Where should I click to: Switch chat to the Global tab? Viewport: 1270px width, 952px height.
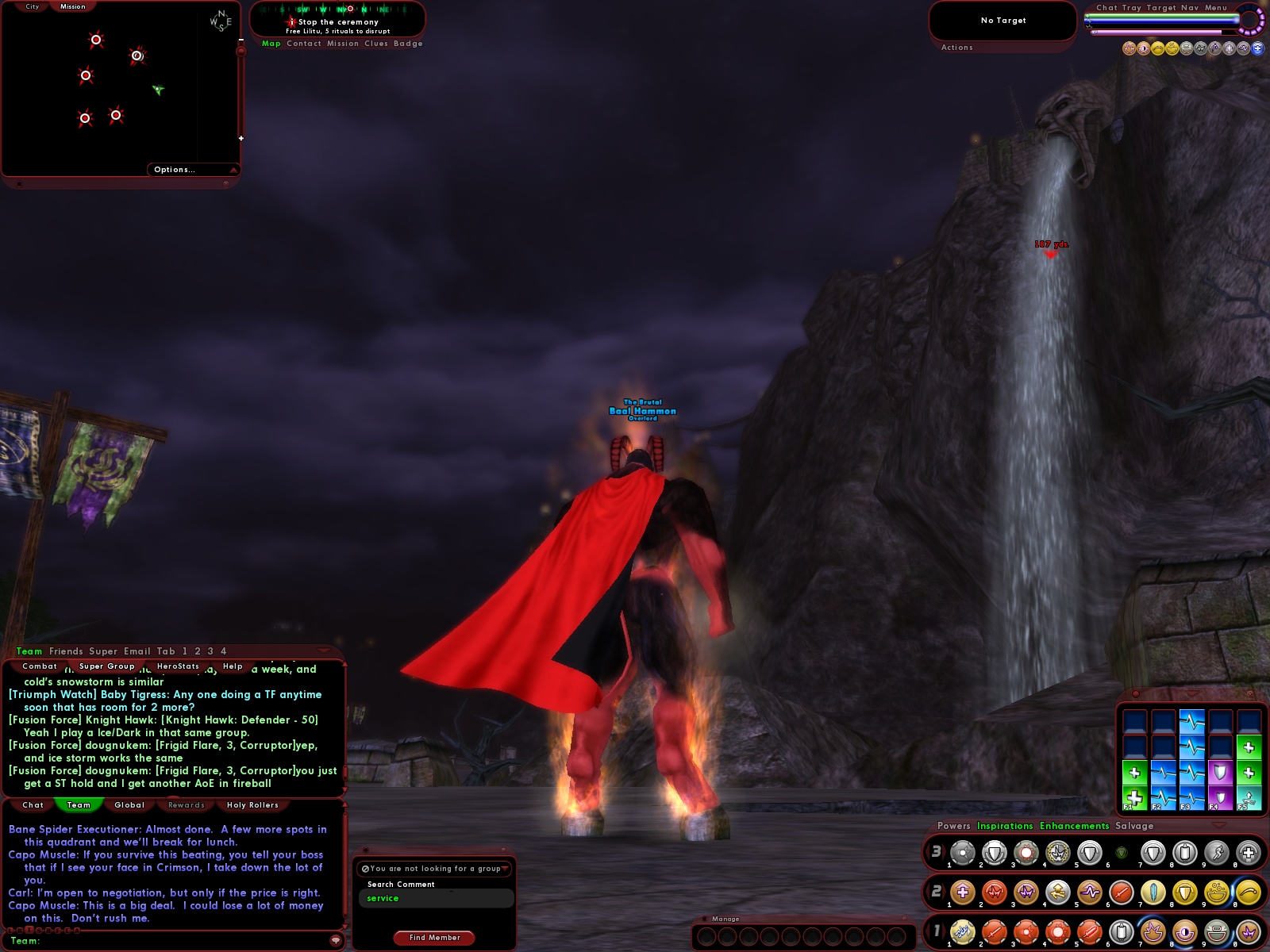129,805
